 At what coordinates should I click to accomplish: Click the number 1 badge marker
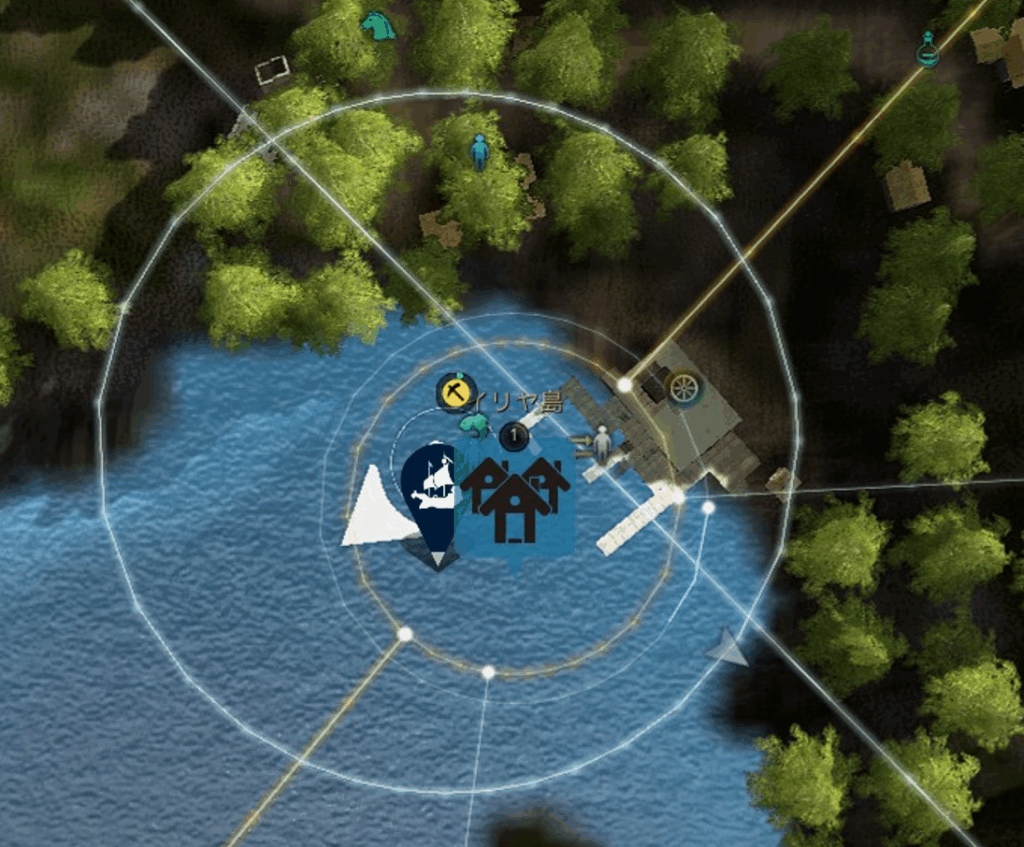pyautogui.click(x=514, y=436)
